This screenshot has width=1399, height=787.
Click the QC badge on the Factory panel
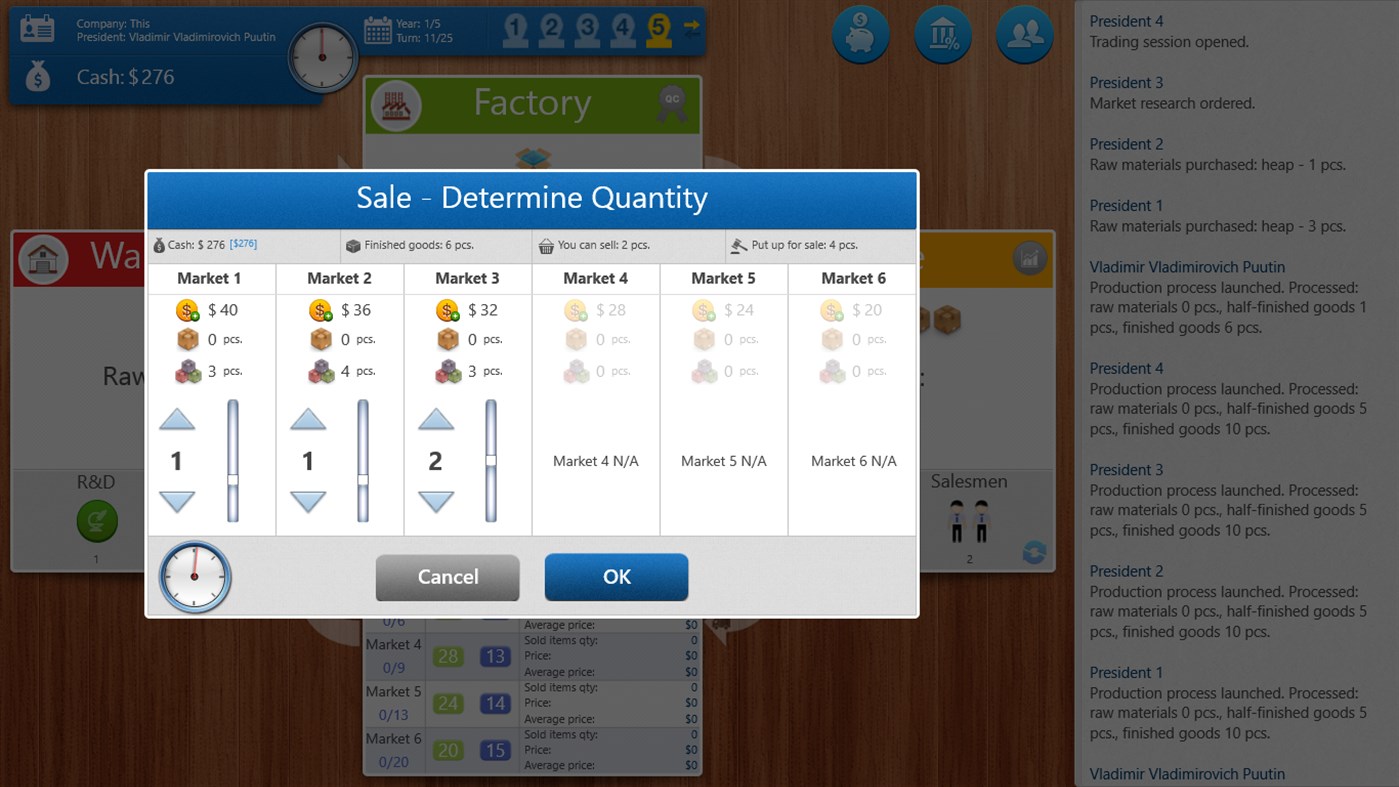coord(674,103)
